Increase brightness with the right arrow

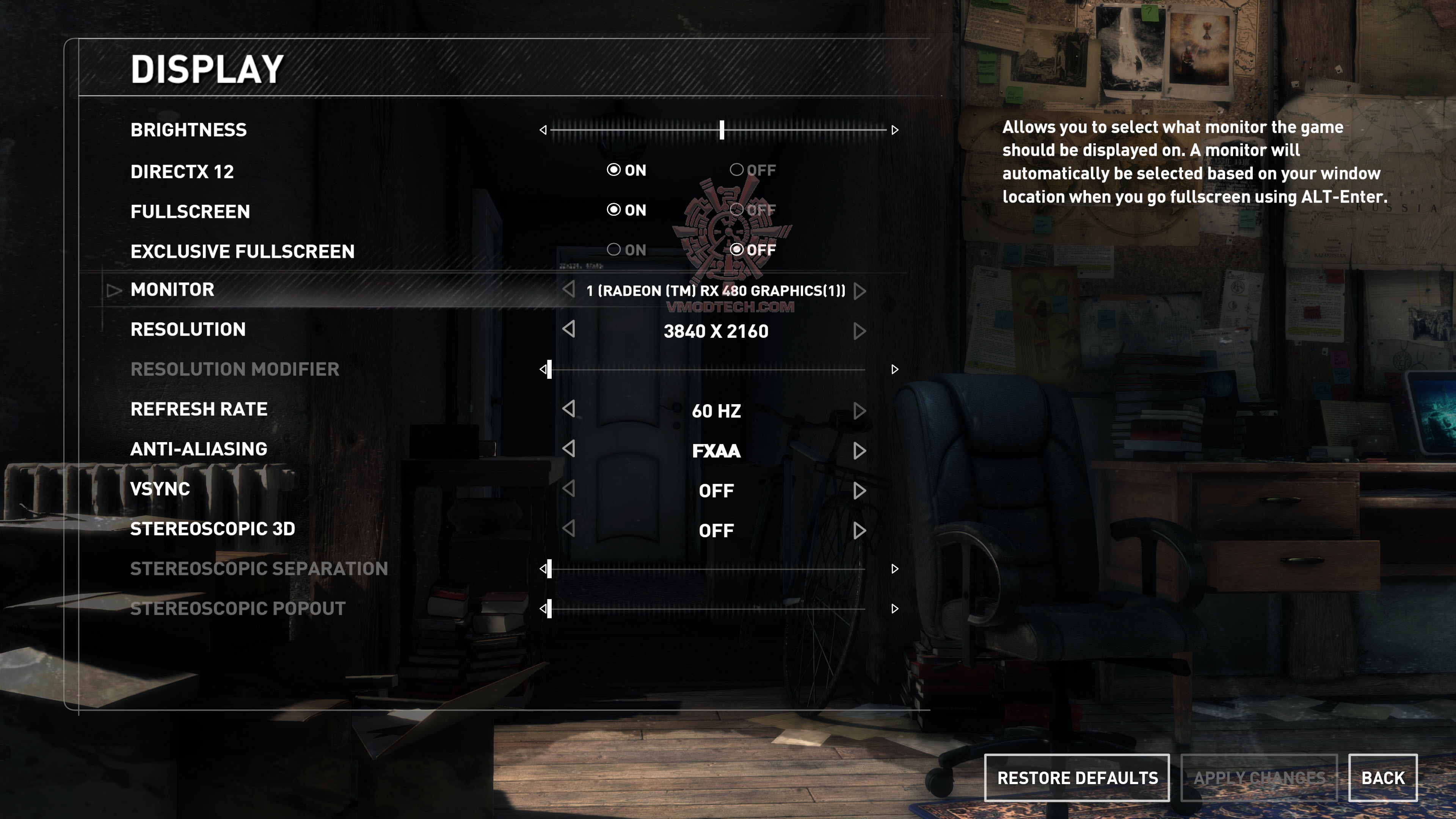coord(895,130)
